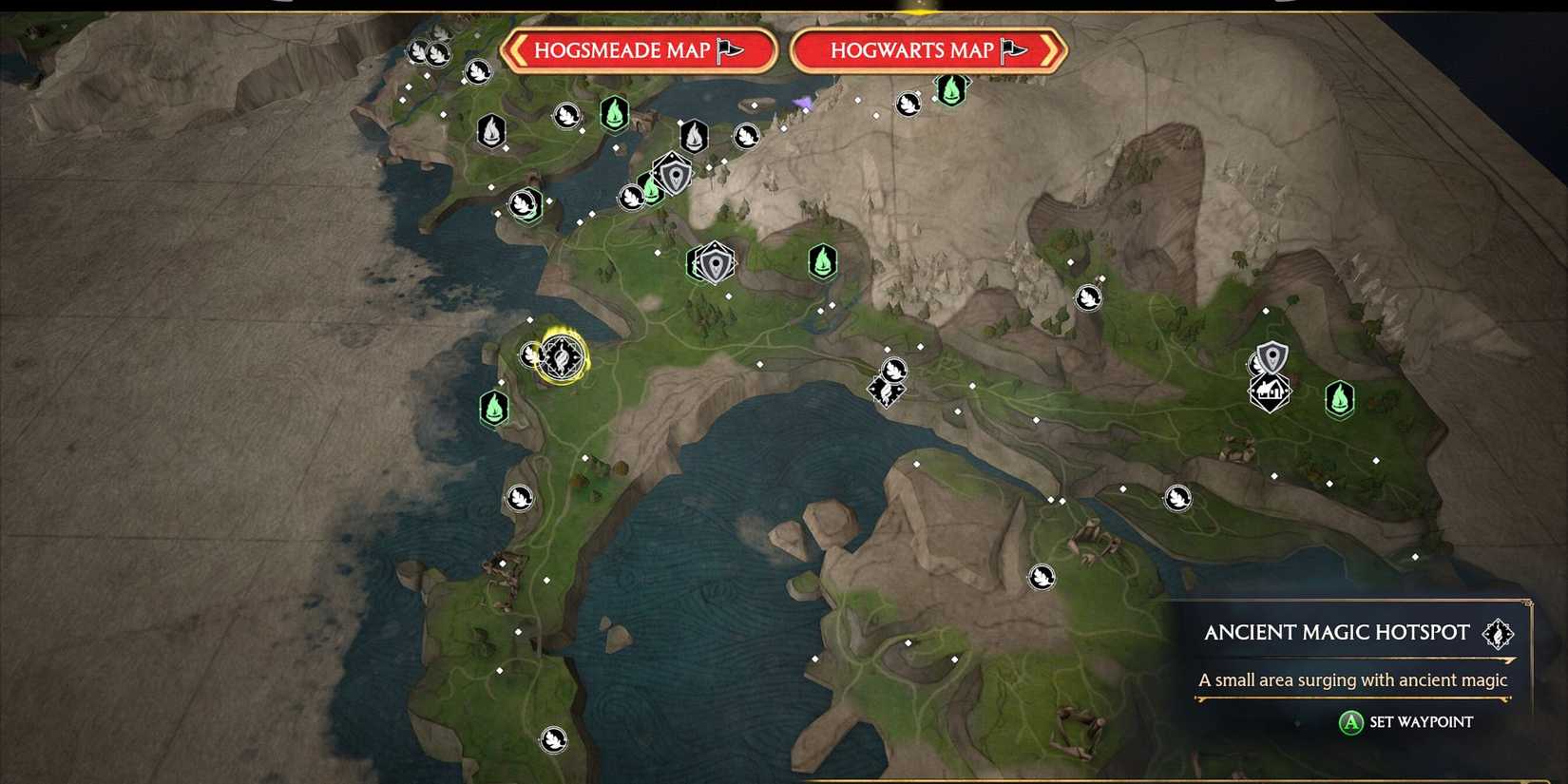The height and width of the screenshot is (784, 1568).
Task: Select the Merlin Trial leaf icon on the southwestern coast
Action: pyautogui.click(x=519, y=497)
